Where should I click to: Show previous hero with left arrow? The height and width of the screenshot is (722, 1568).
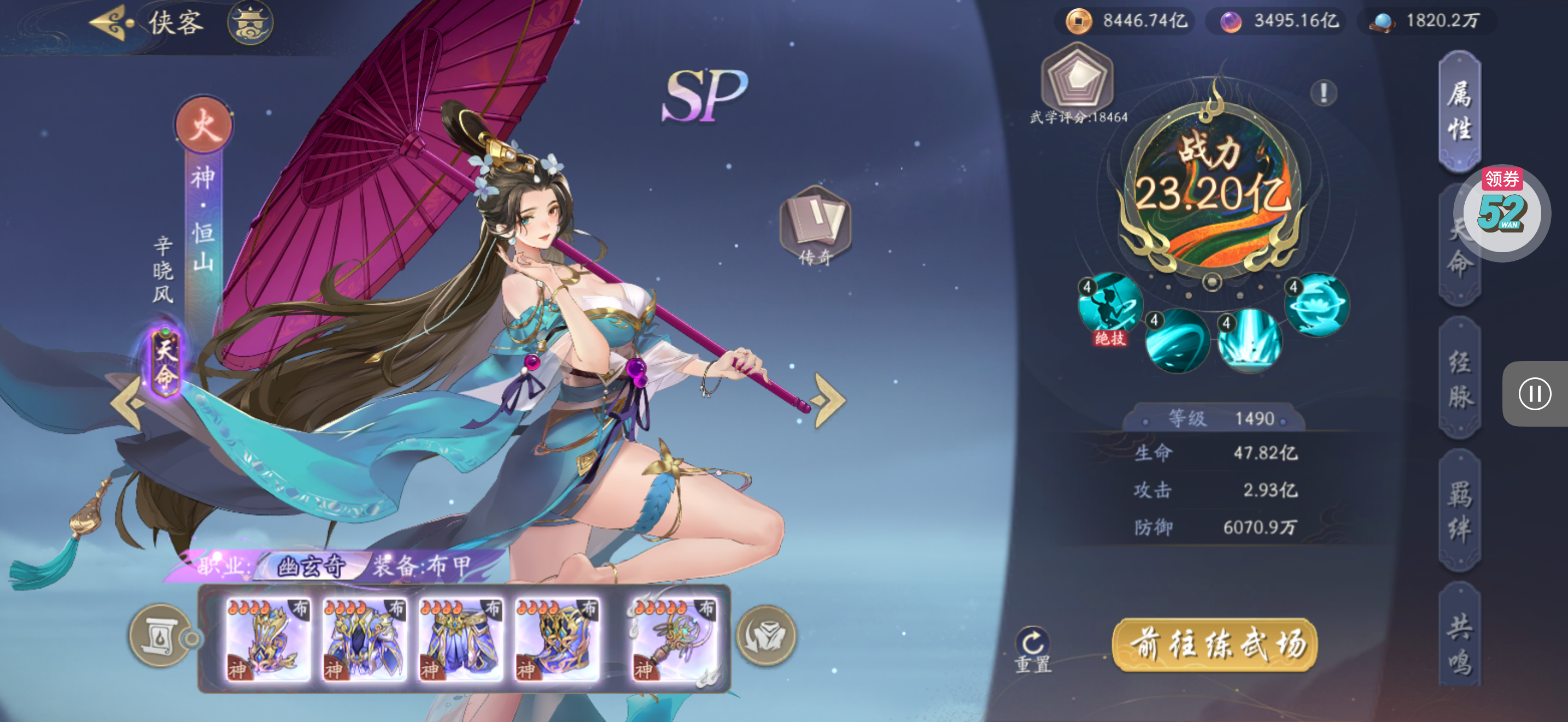point(127,402)
